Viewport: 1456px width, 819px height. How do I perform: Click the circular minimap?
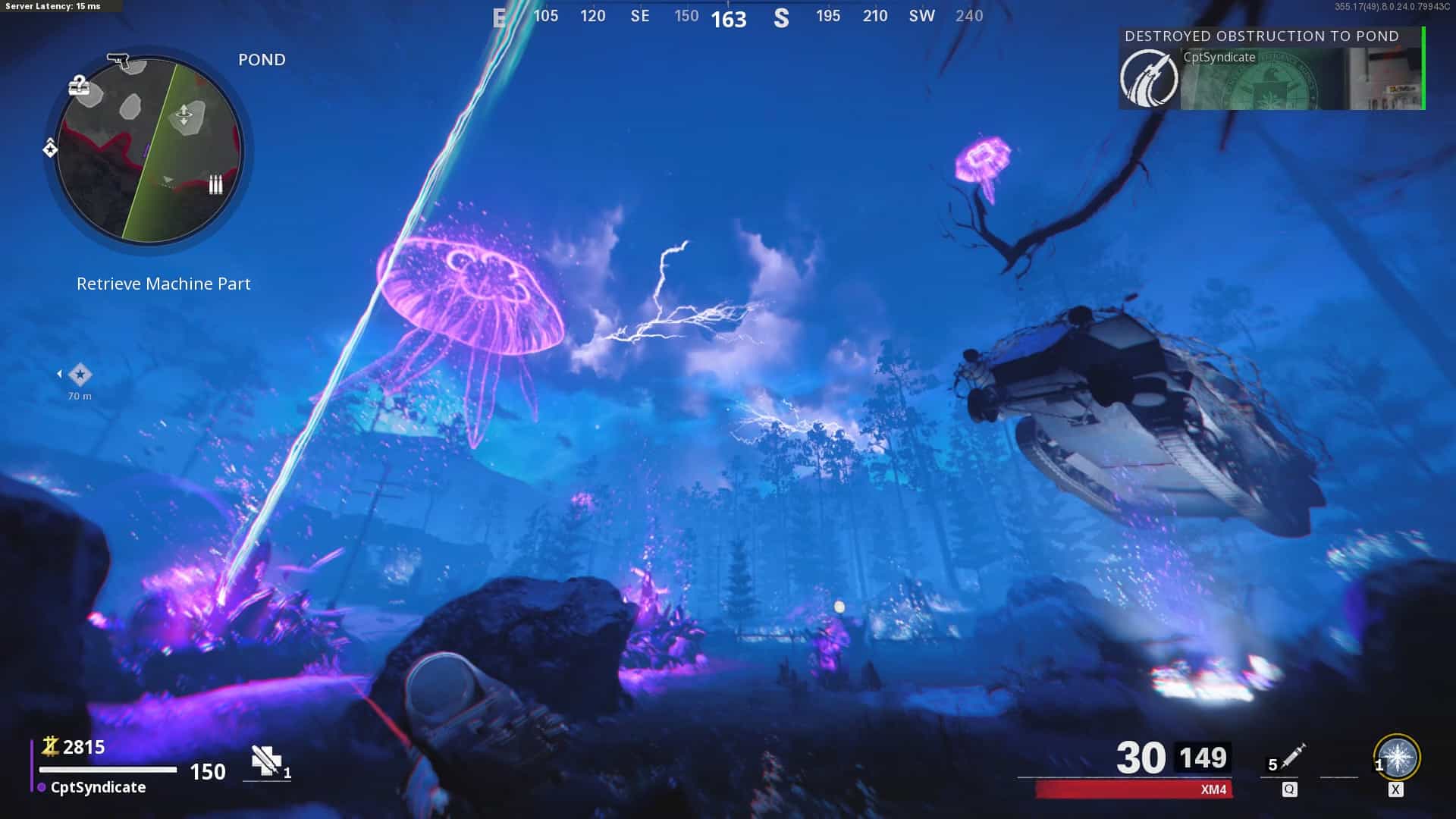coord(149,150)
